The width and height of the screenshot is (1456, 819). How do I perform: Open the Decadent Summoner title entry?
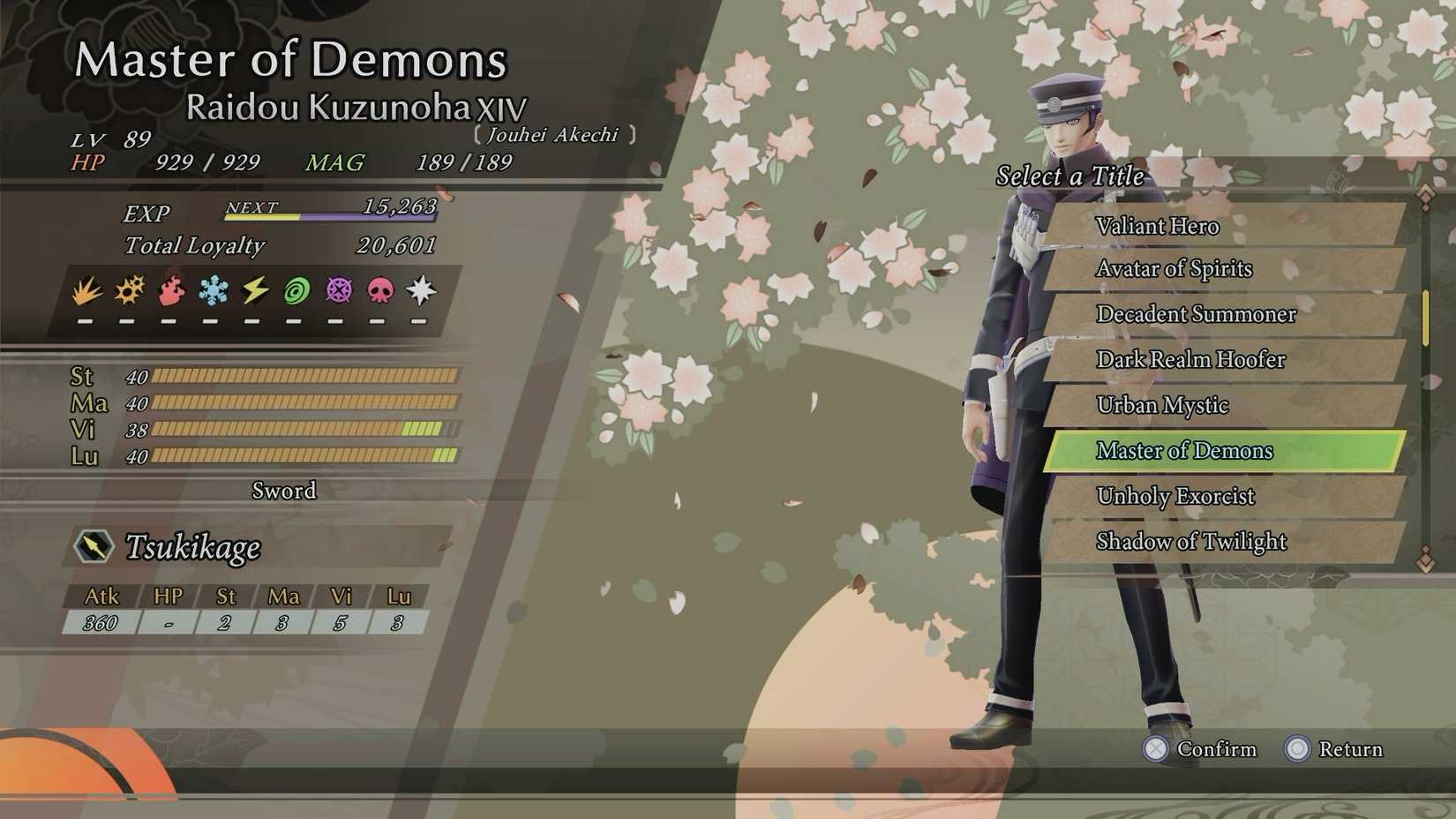point(1196,314)
